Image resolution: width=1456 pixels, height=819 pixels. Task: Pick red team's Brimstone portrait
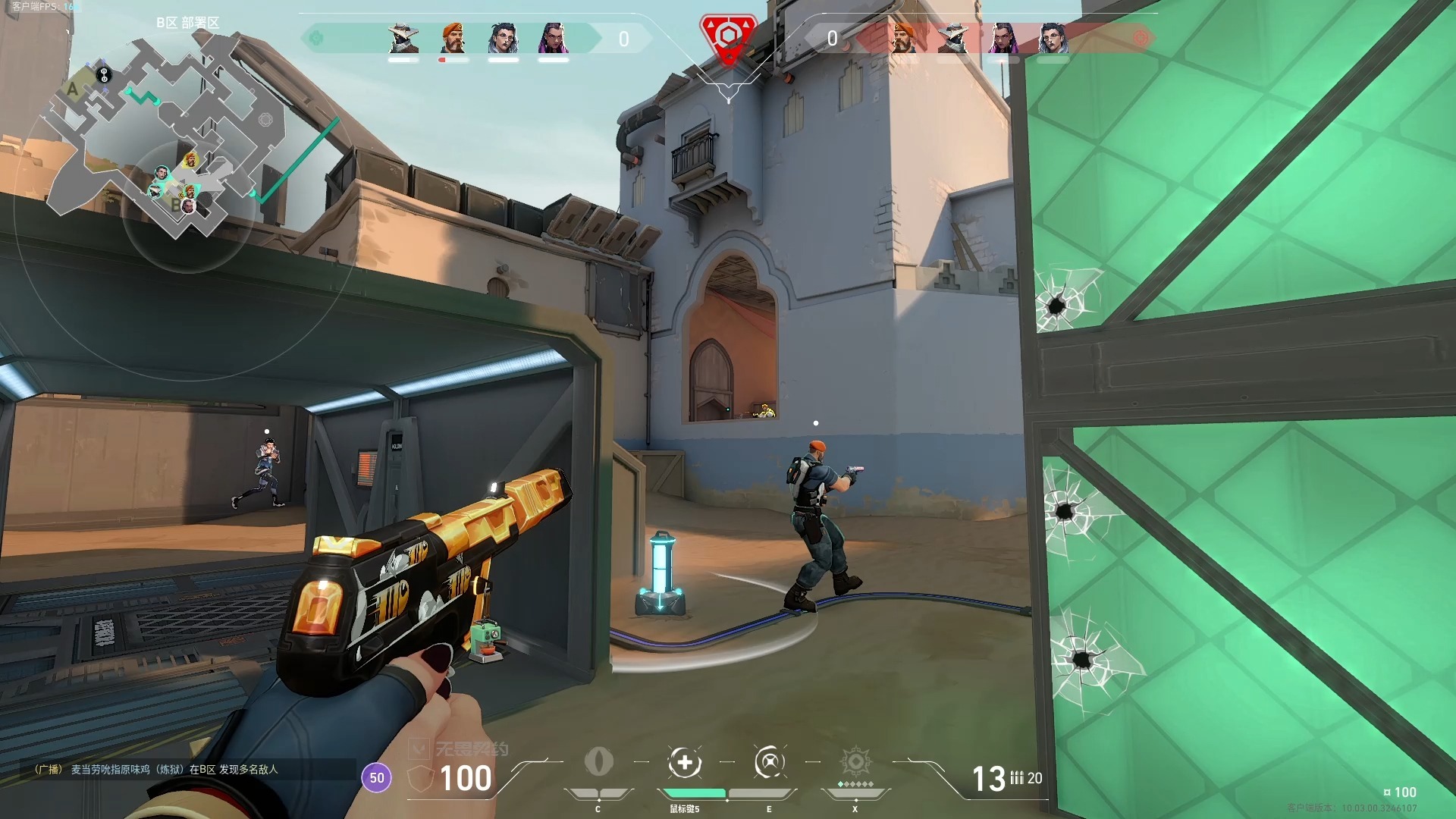pyautogui.click(x=903, y=38)
